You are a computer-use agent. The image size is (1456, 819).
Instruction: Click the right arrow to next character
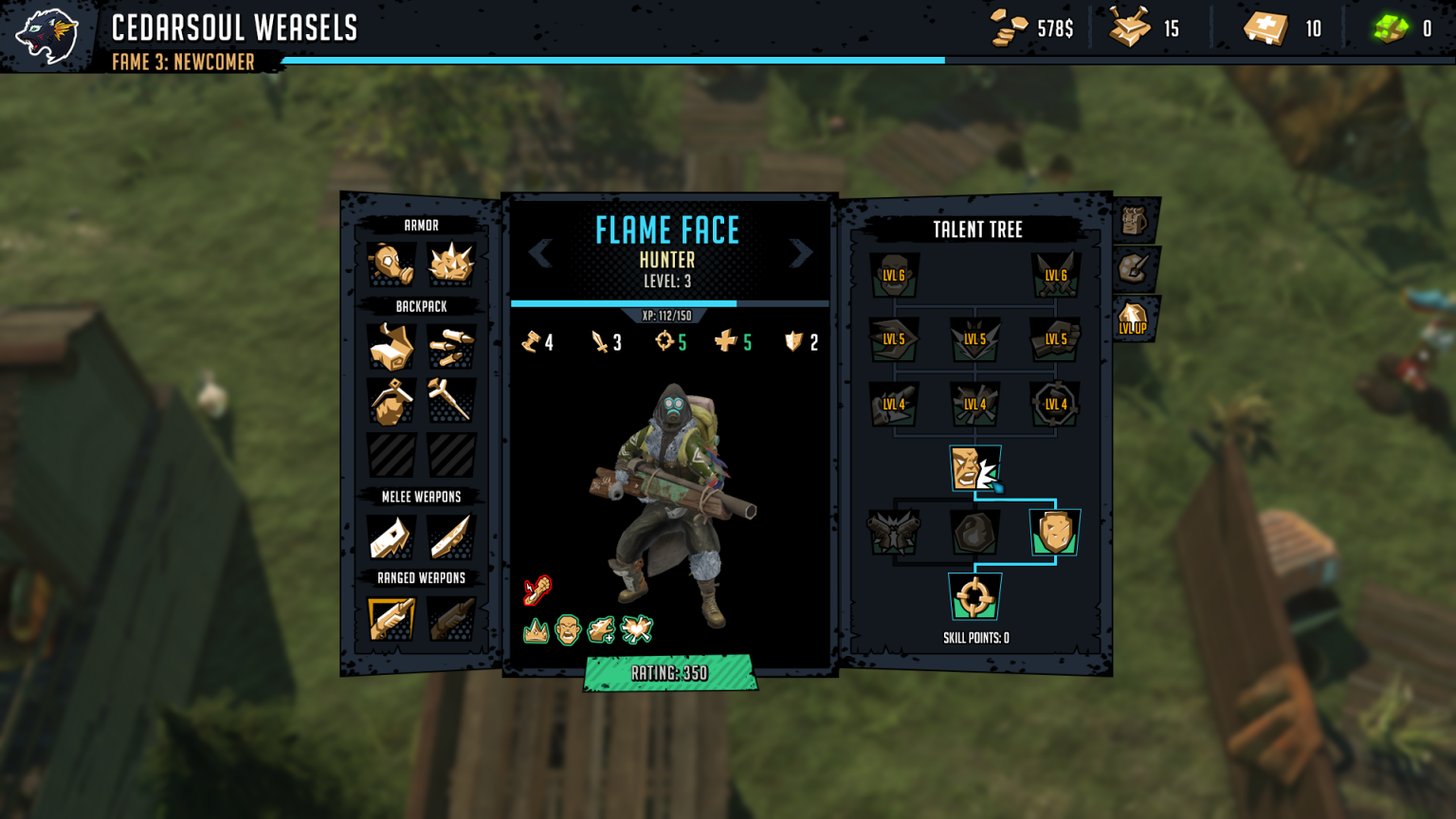803,253
